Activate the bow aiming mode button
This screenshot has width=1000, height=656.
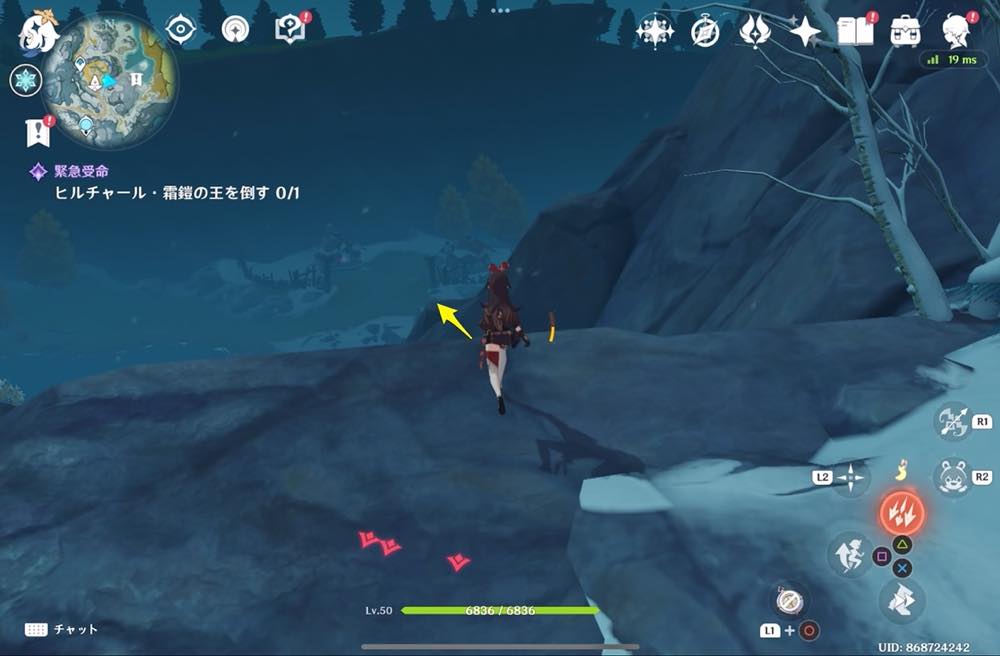tap(951, 421)
